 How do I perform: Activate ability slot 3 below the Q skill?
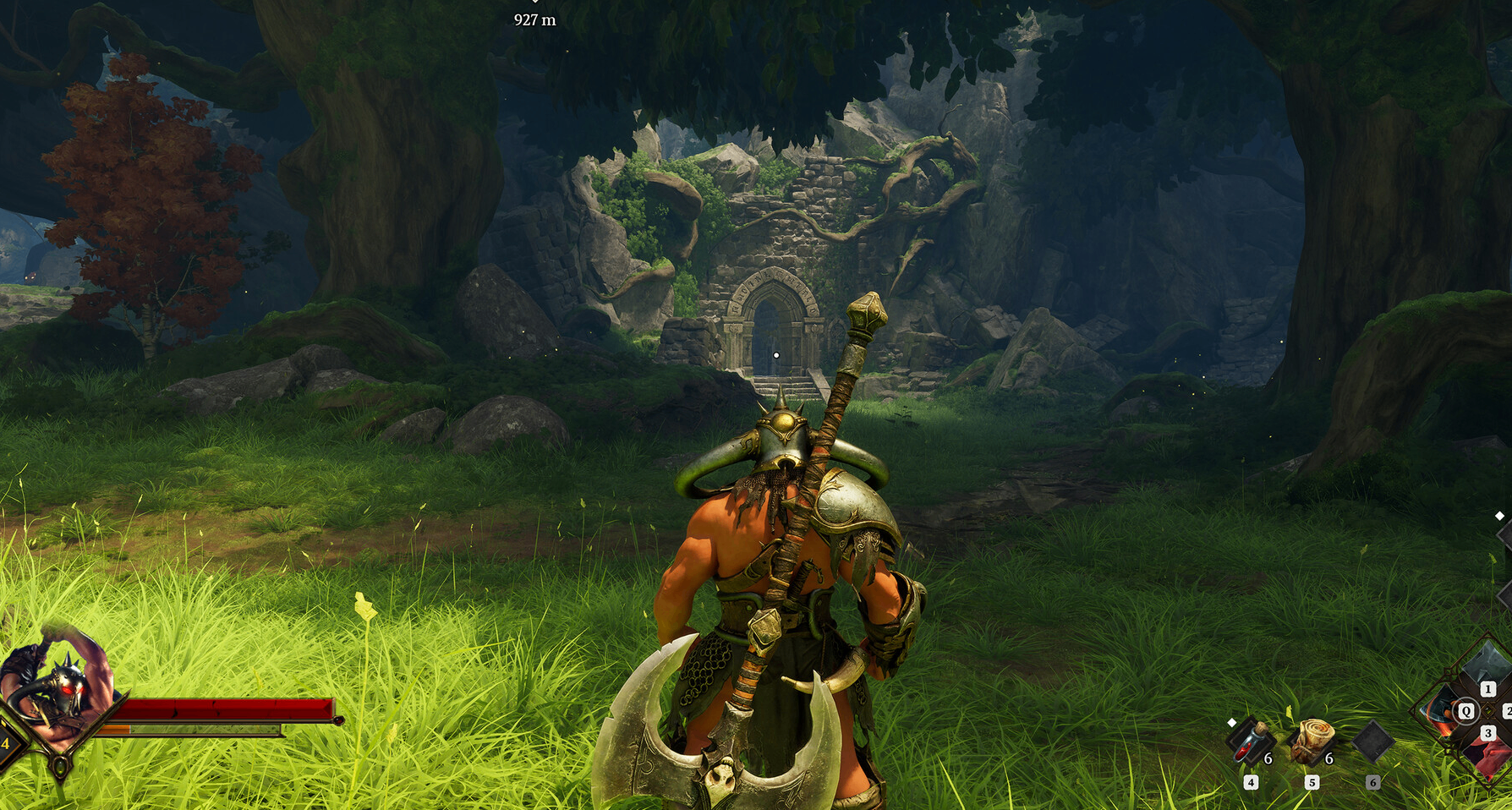click(1488, 732)
